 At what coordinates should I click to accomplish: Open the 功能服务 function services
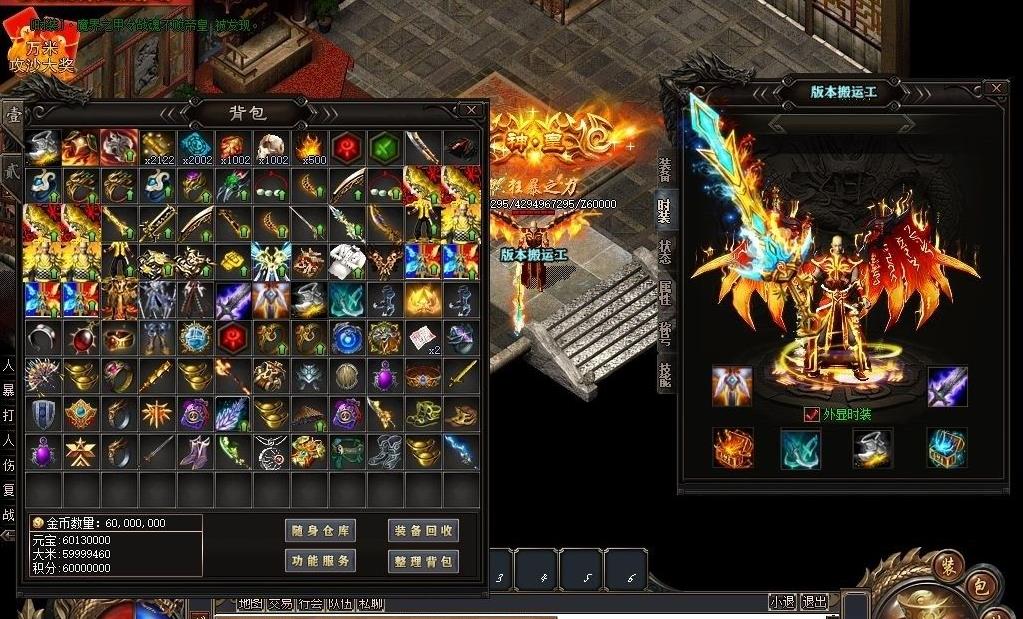(320, 561)
